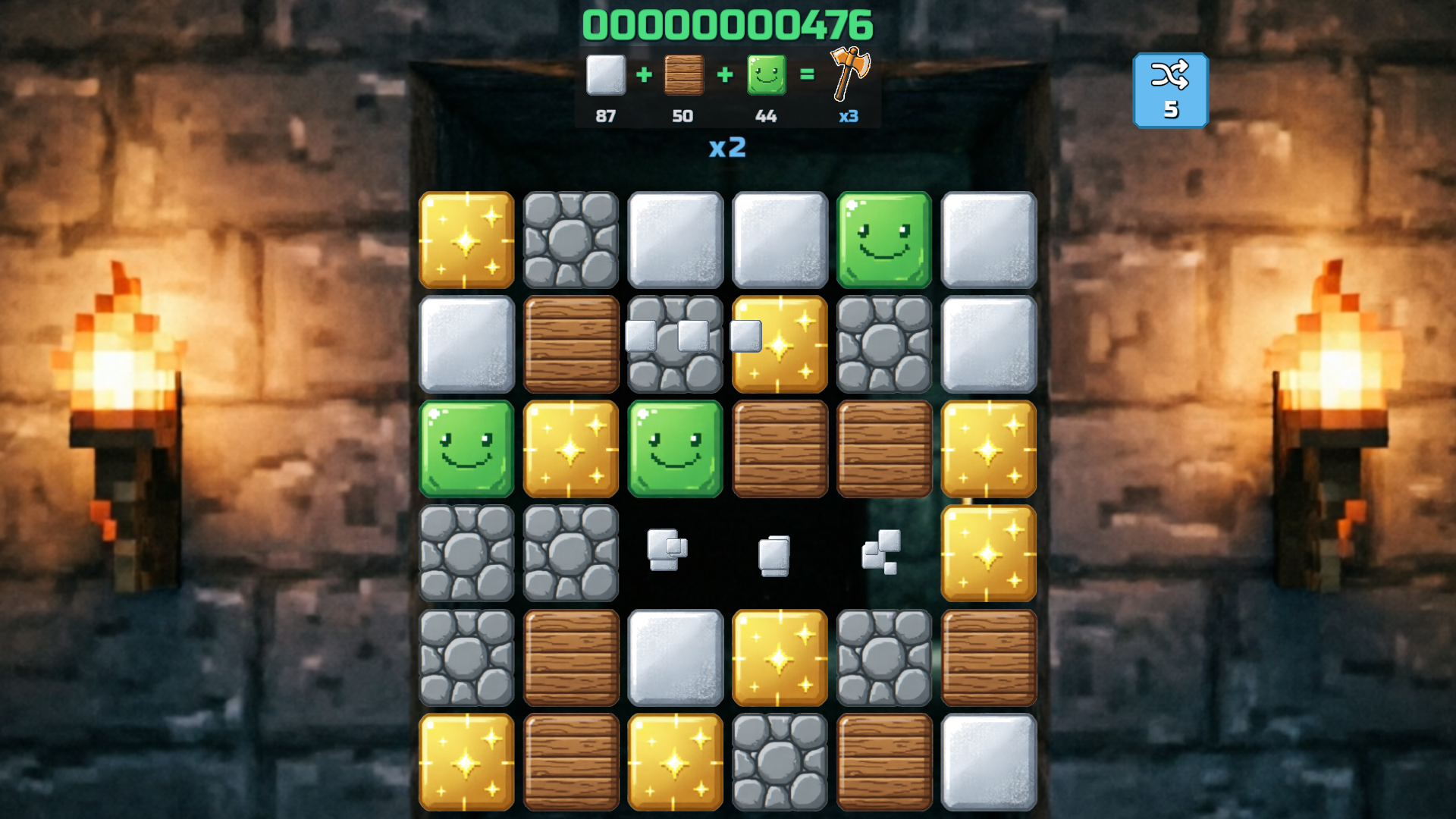Click the shuffle icon
Viewport: 1456px width, 819px height.
pos(1171,76)
